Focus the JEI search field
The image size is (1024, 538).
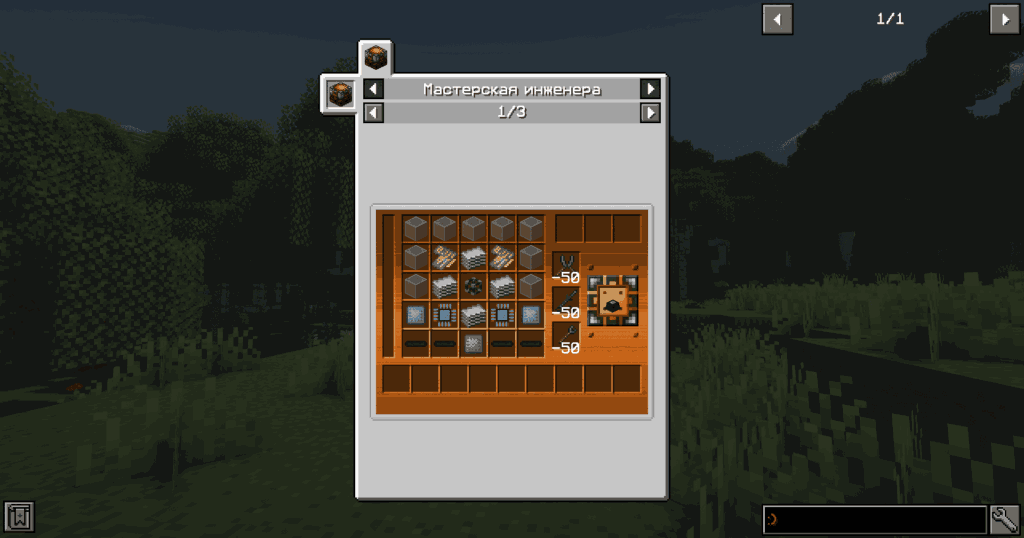874,519
